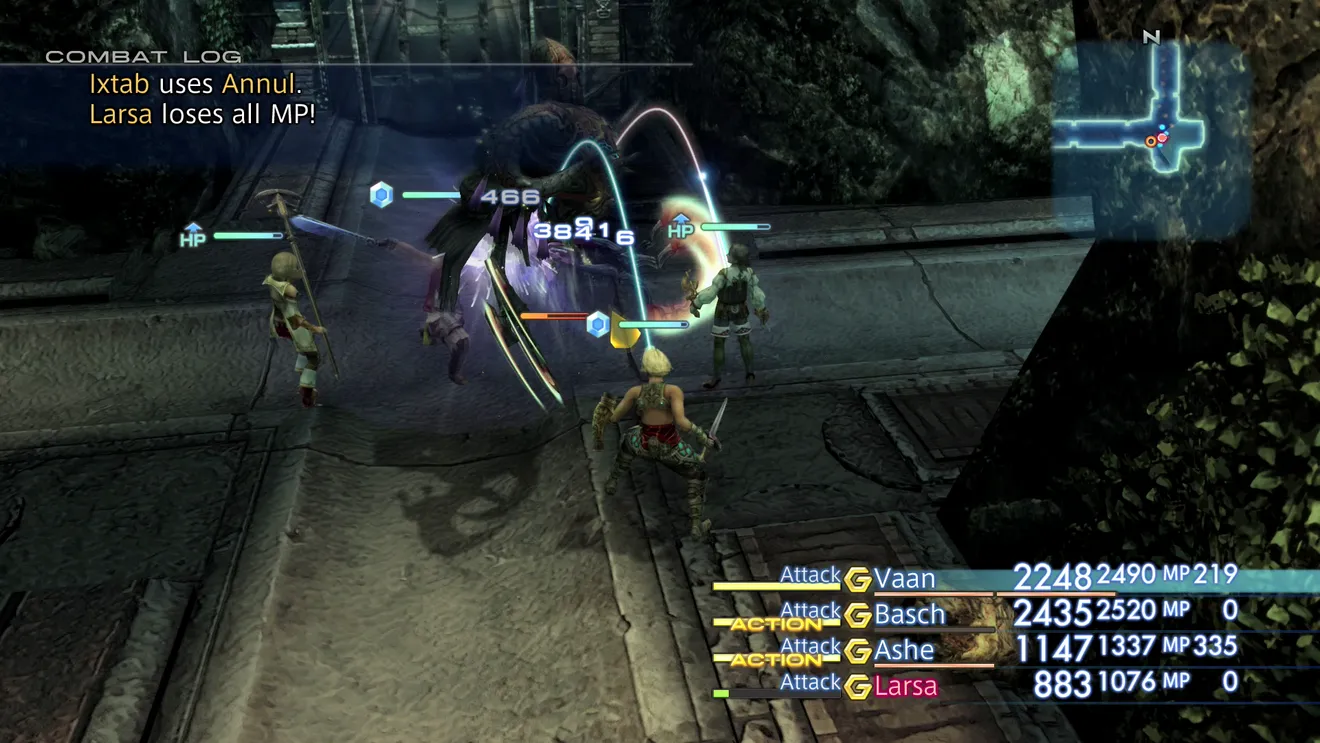Select Vaan in the party list
This screenshot has height=743, width=1320.
905,579
